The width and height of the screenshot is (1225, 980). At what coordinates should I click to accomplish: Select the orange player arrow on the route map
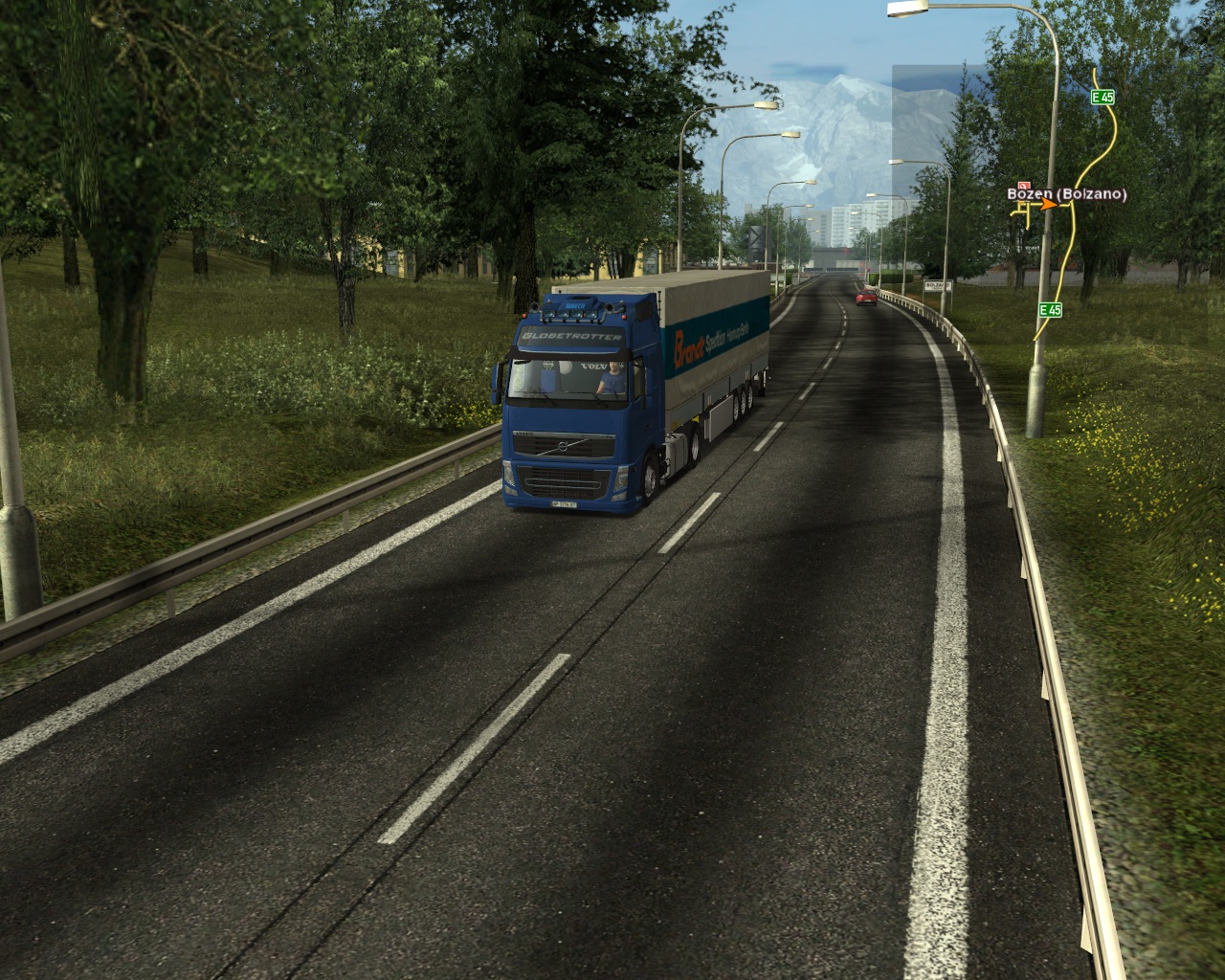1050,203
